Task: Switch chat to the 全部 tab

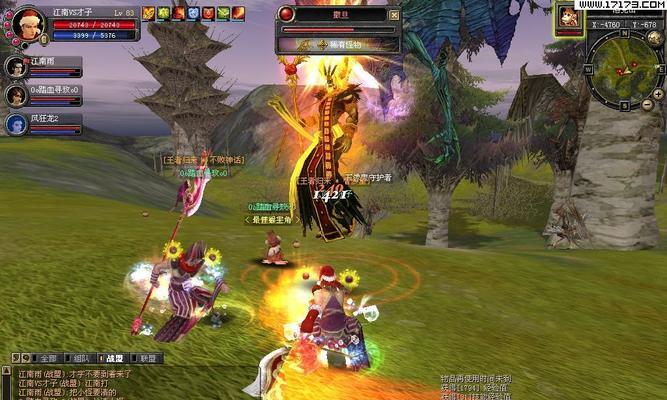Action: [x=49, y=358]
